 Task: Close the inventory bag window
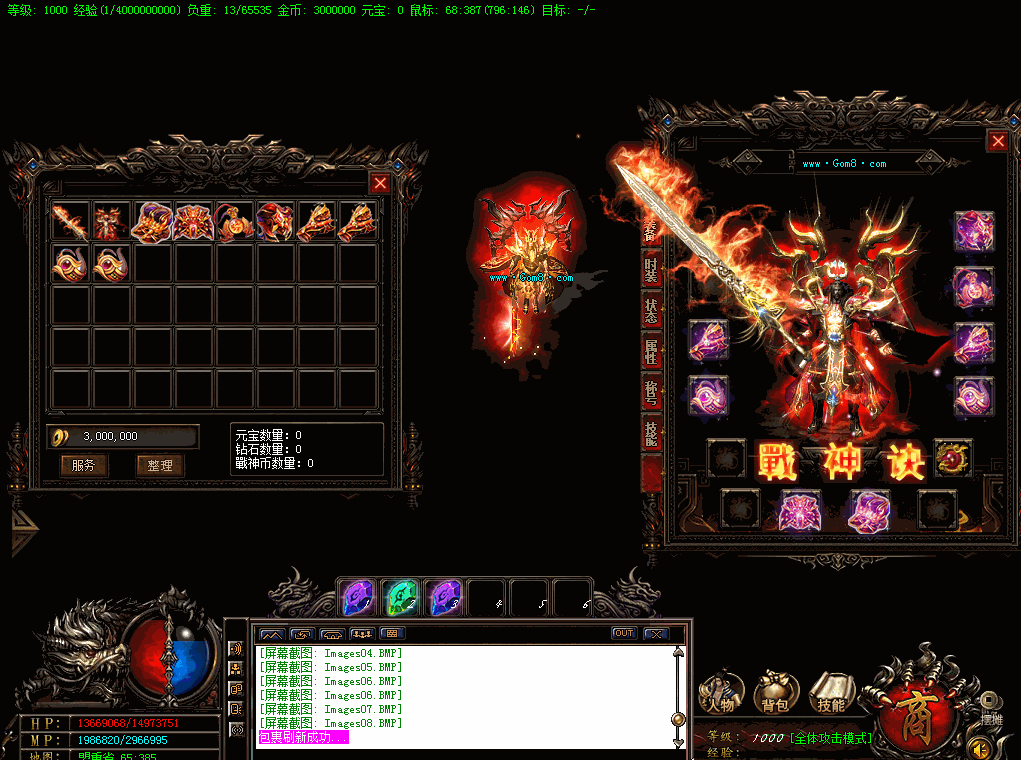pyautogui.click(x=380, y=183)
